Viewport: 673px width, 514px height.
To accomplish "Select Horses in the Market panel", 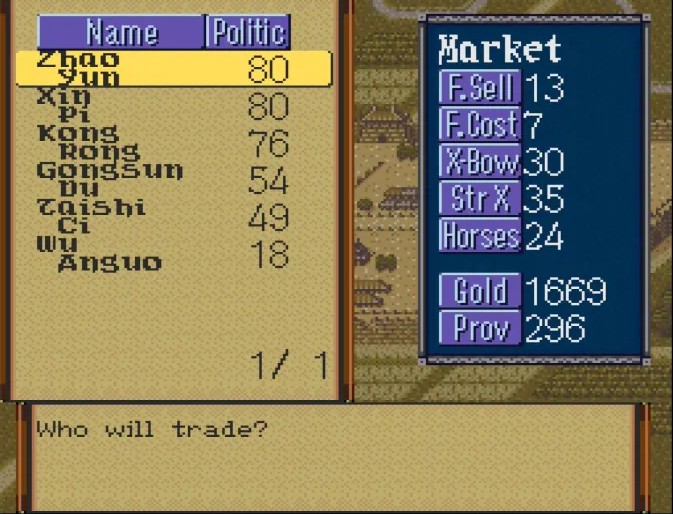I will [480, 236].
